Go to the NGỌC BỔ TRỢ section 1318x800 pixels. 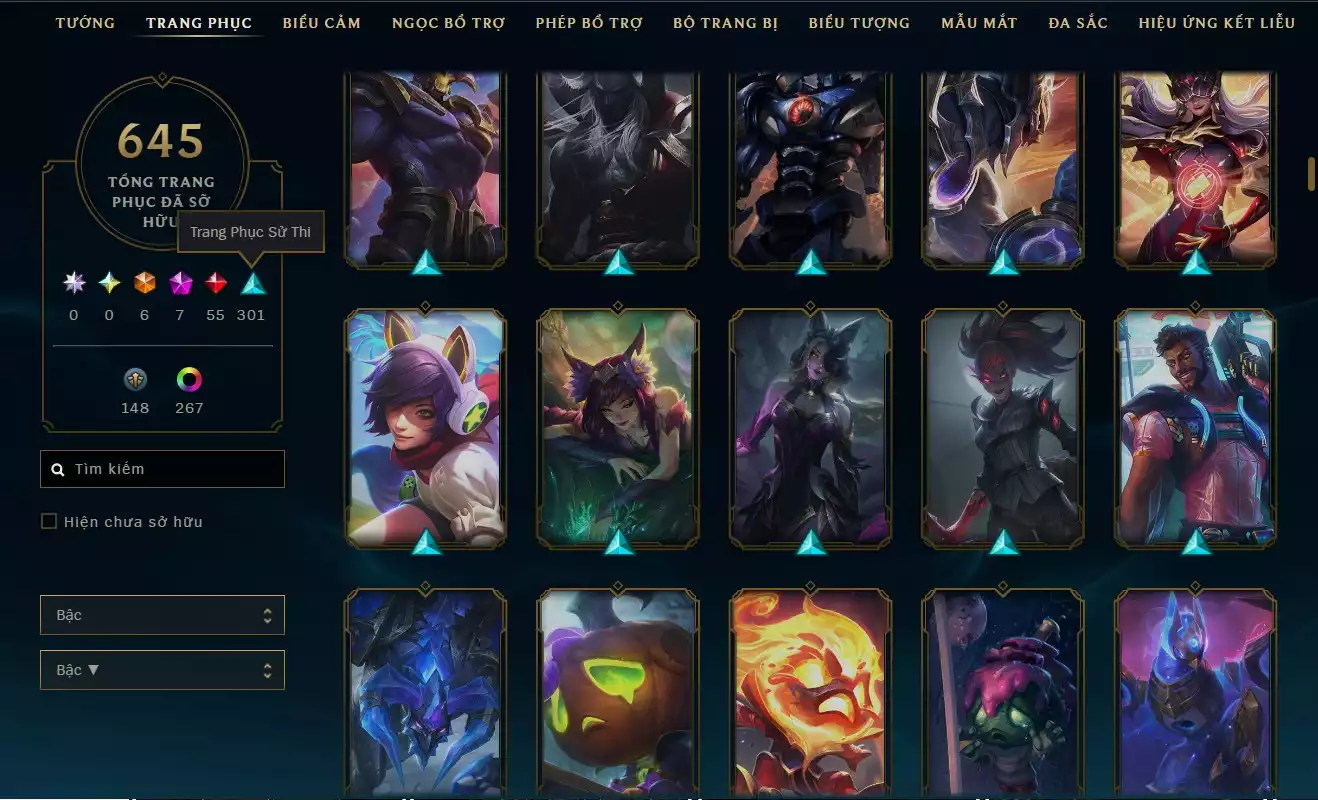tap(448, 22)
